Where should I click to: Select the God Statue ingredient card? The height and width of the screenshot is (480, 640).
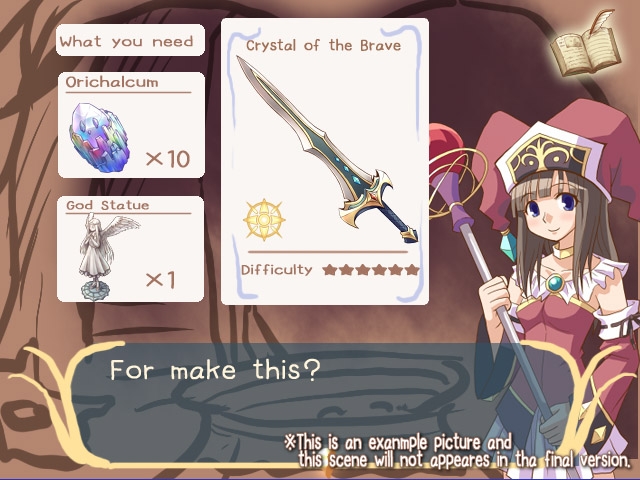click(130, 248)
